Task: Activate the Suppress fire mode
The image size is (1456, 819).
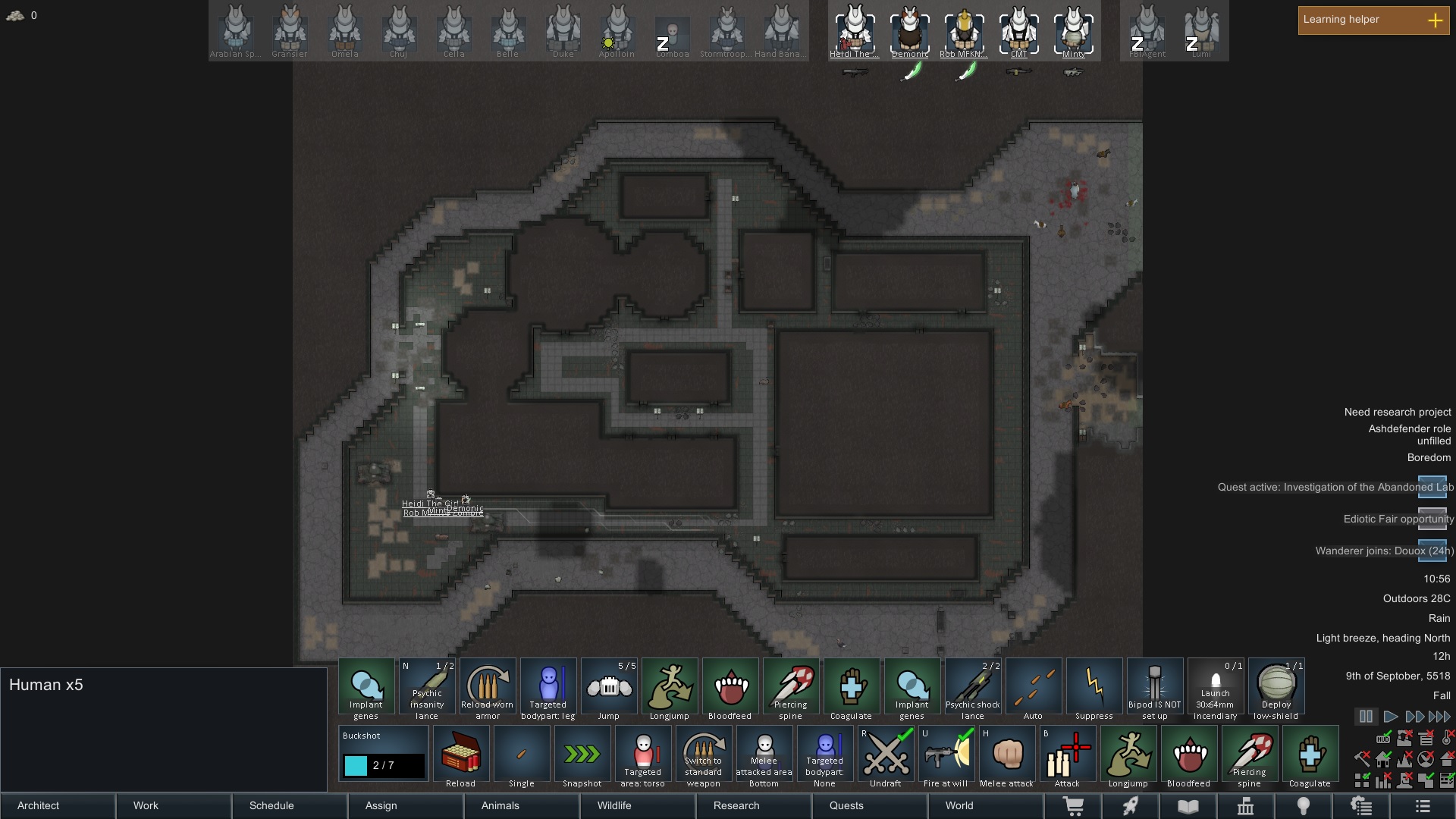Action: (1094, 689)
